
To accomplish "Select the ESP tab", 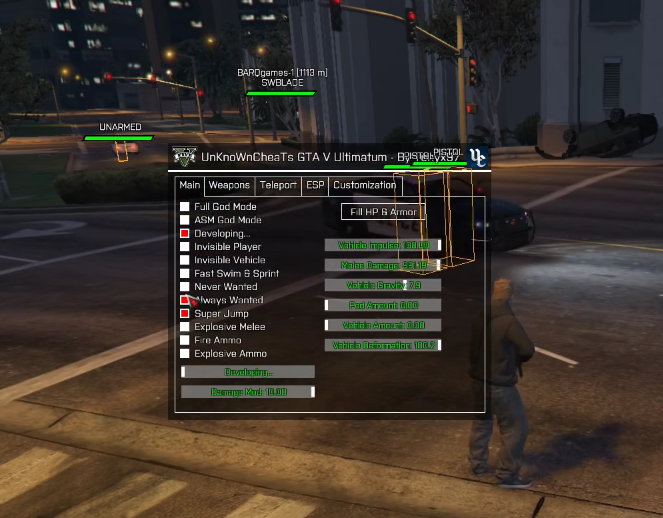I will [x=315, y=185].
